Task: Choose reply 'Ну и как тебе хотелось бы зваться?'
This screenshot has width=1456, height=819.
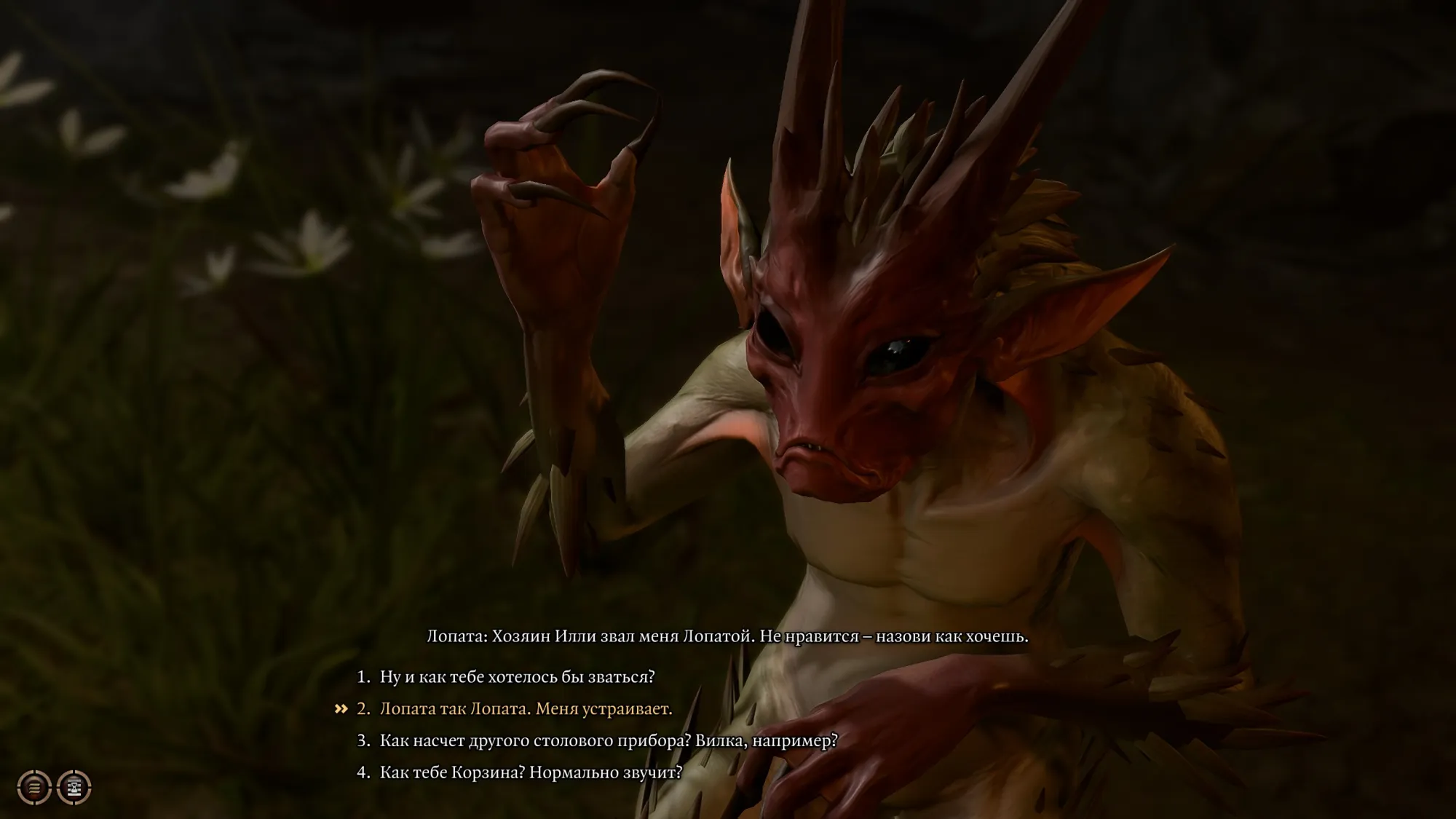Action: click(517, 677)
